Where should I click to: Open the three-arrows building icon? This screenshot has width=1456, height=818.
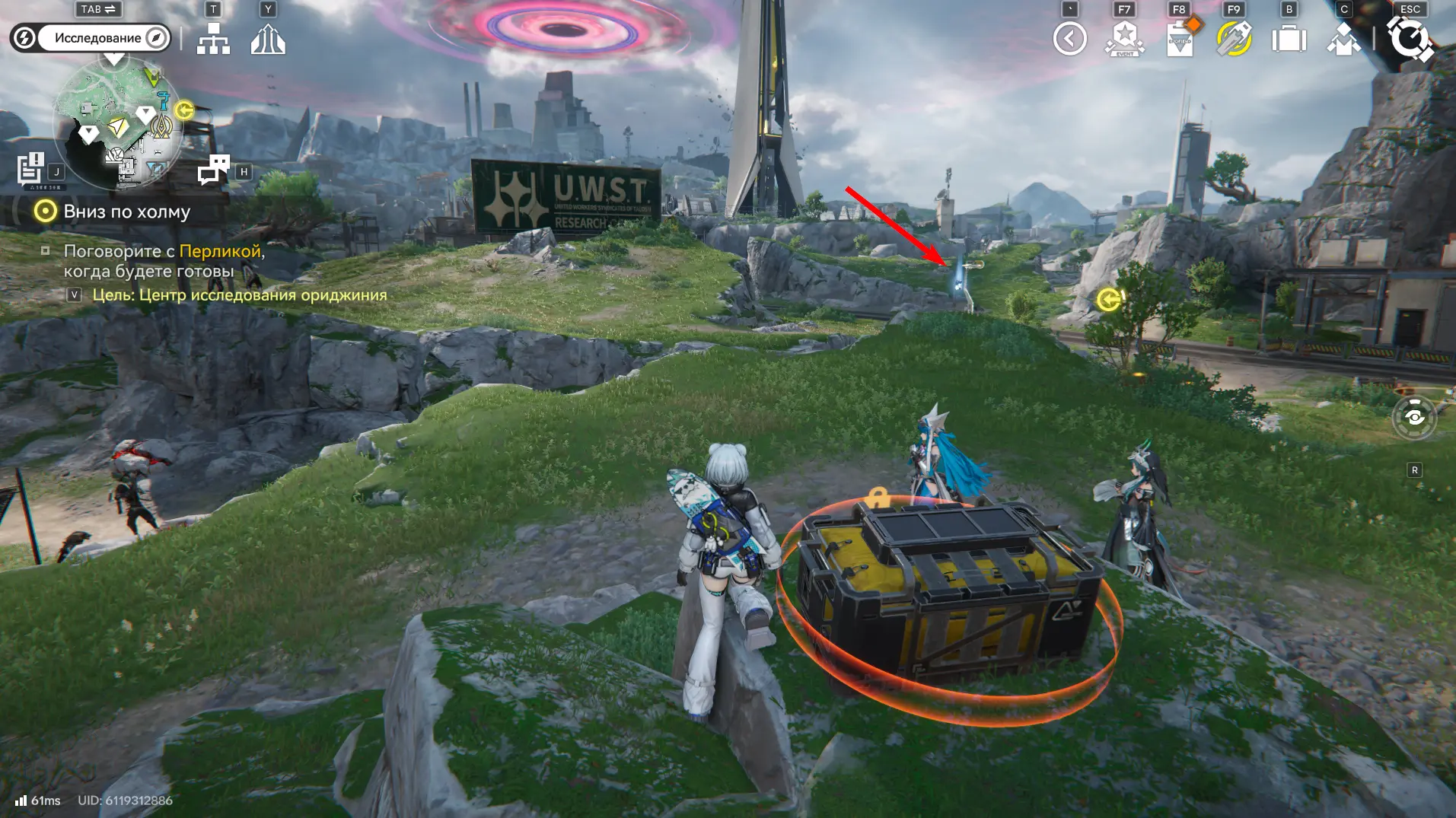click(x=268, y=39)
